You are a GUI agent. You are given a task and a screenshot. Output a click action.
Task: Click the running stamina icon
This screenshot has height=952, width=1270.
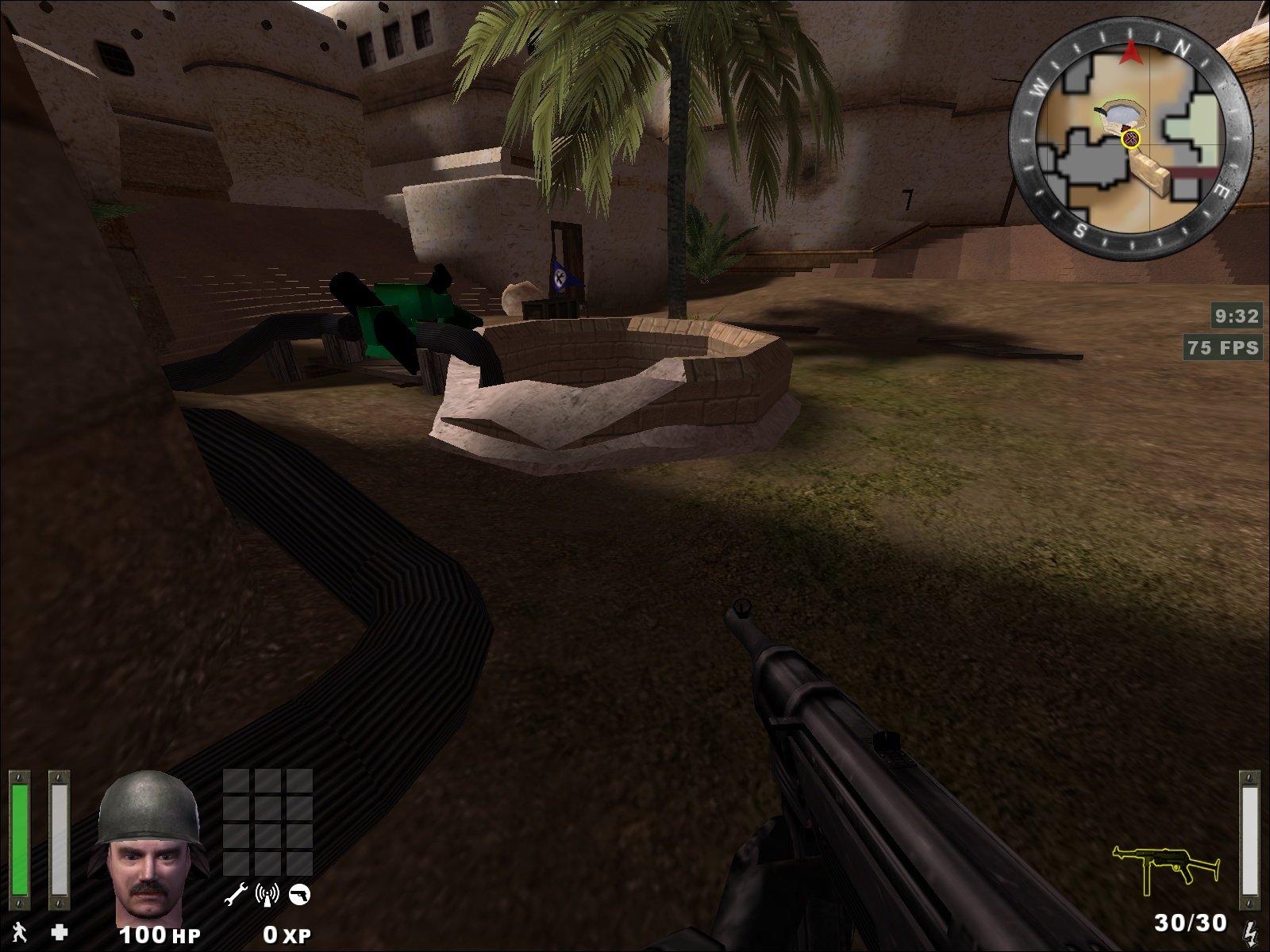coord(19,931)
